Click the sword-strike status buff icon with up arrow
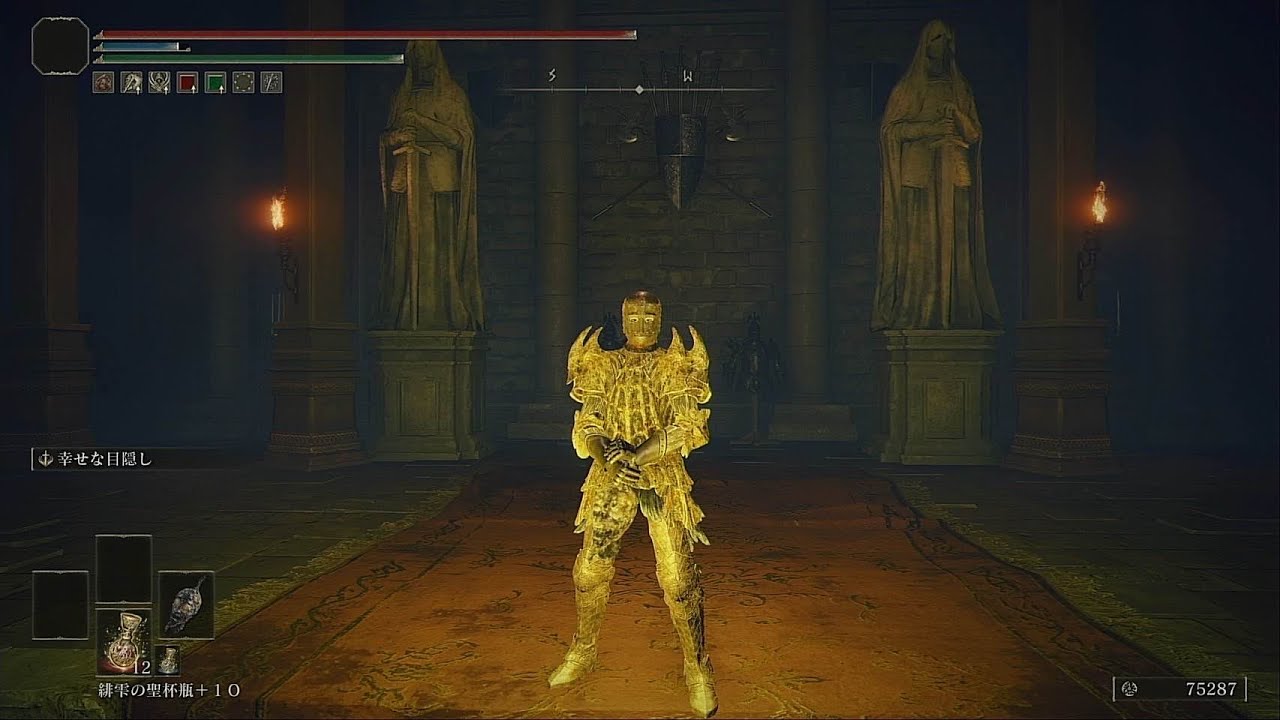 pyautogui.click(x=131, y=83)
